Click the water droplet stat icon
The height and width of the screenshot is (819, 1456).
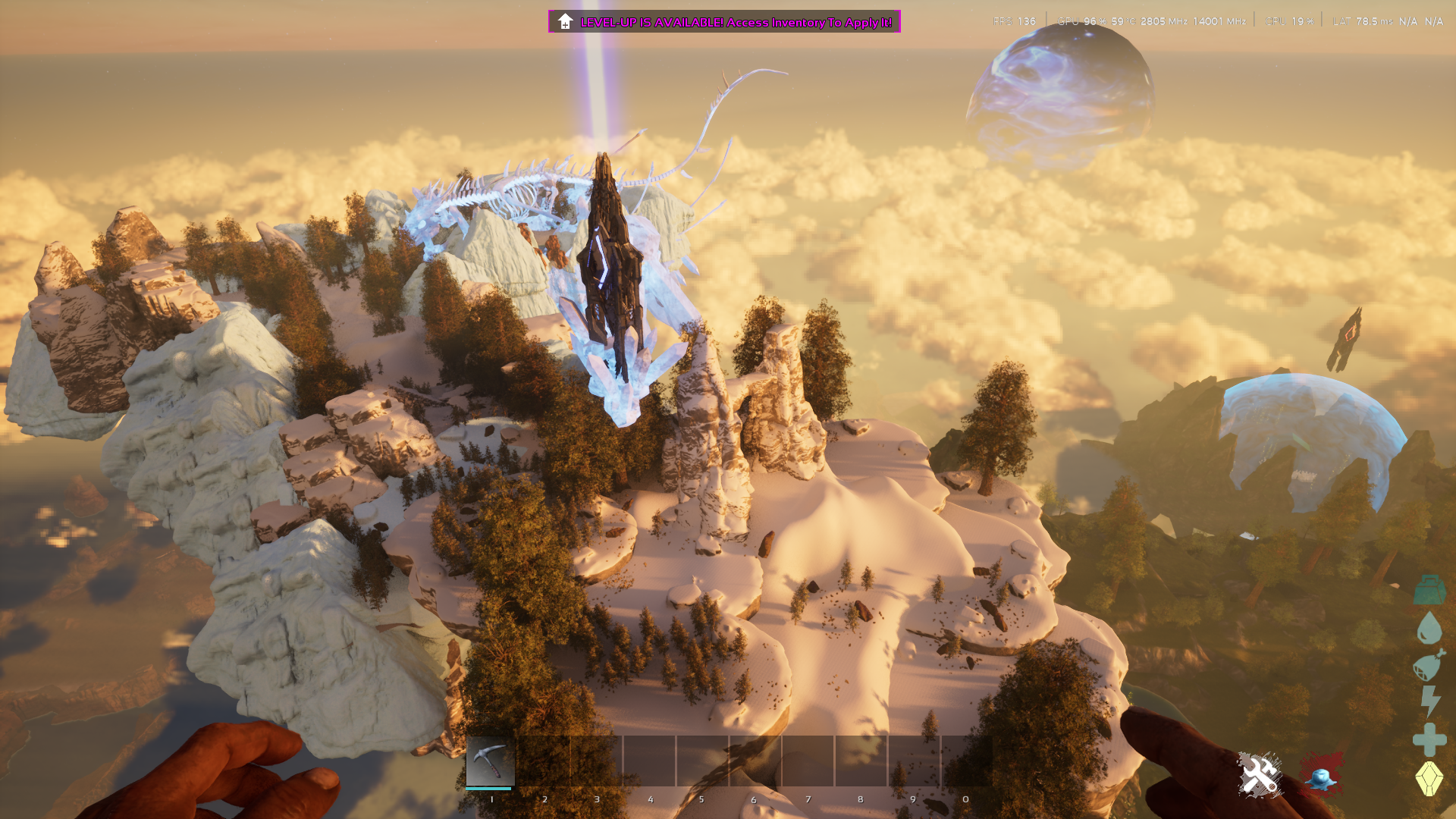click(x=1429, y=628)
